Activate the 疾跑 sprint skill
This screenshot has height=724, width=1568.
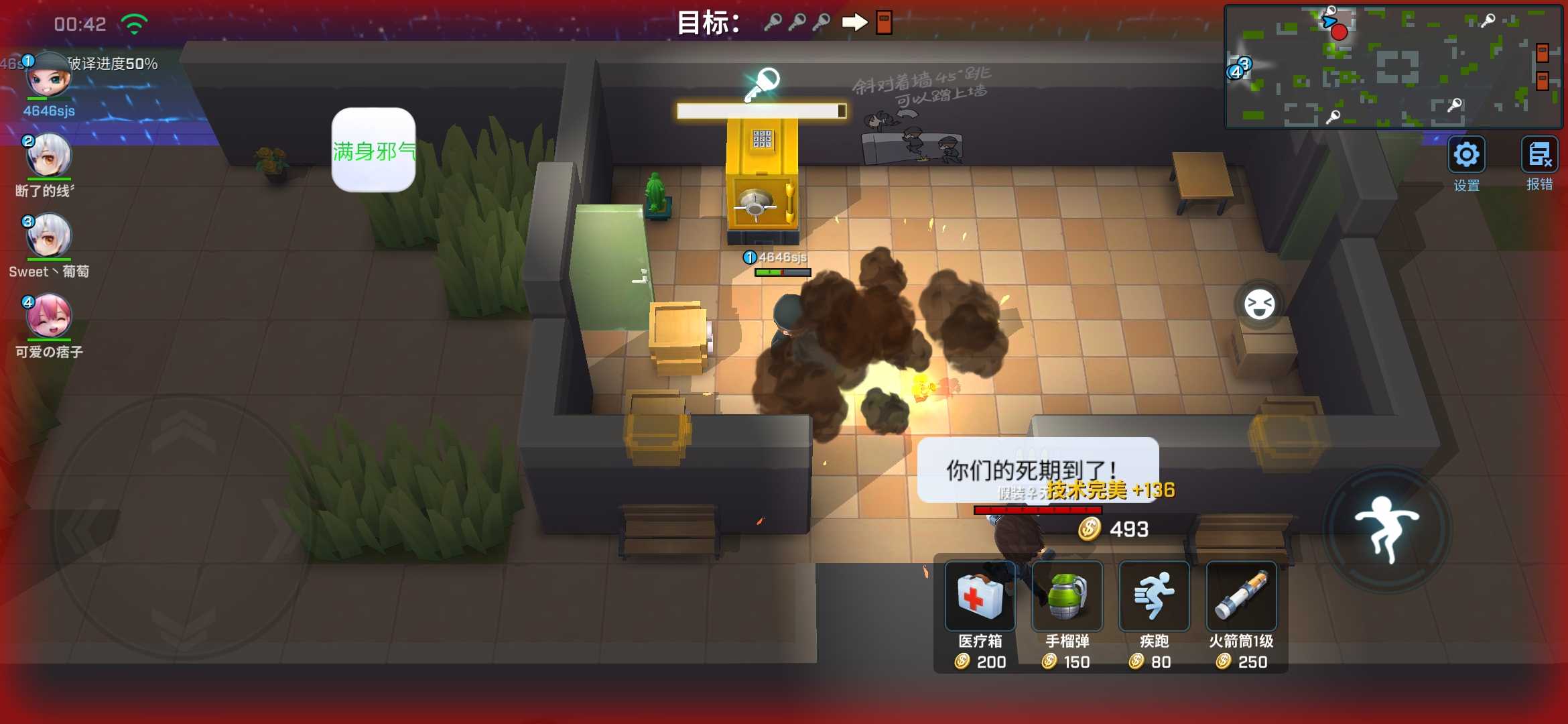[x=1154, y=597]
